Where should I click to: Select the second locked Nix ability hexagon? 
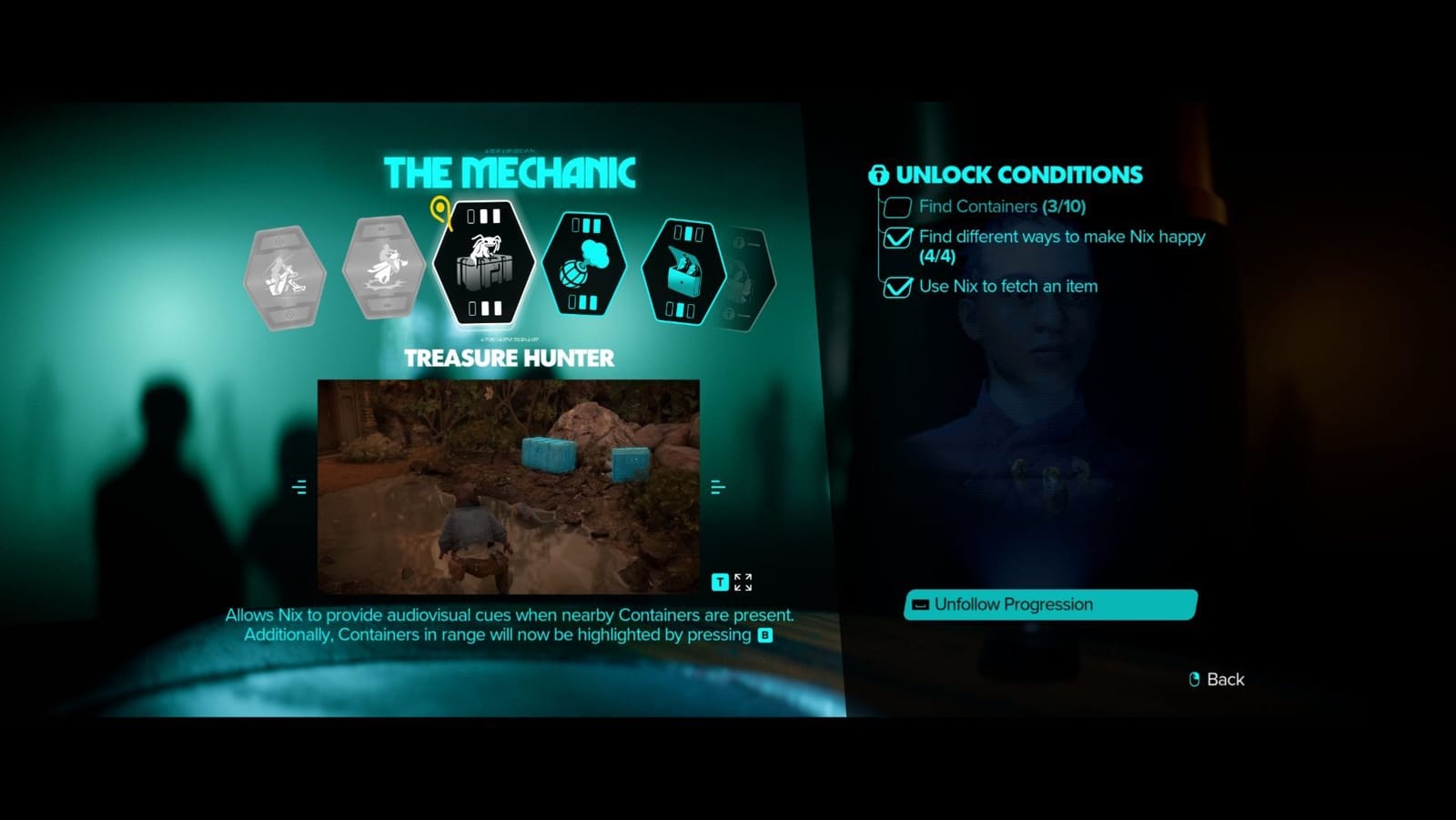coord(385,266)
